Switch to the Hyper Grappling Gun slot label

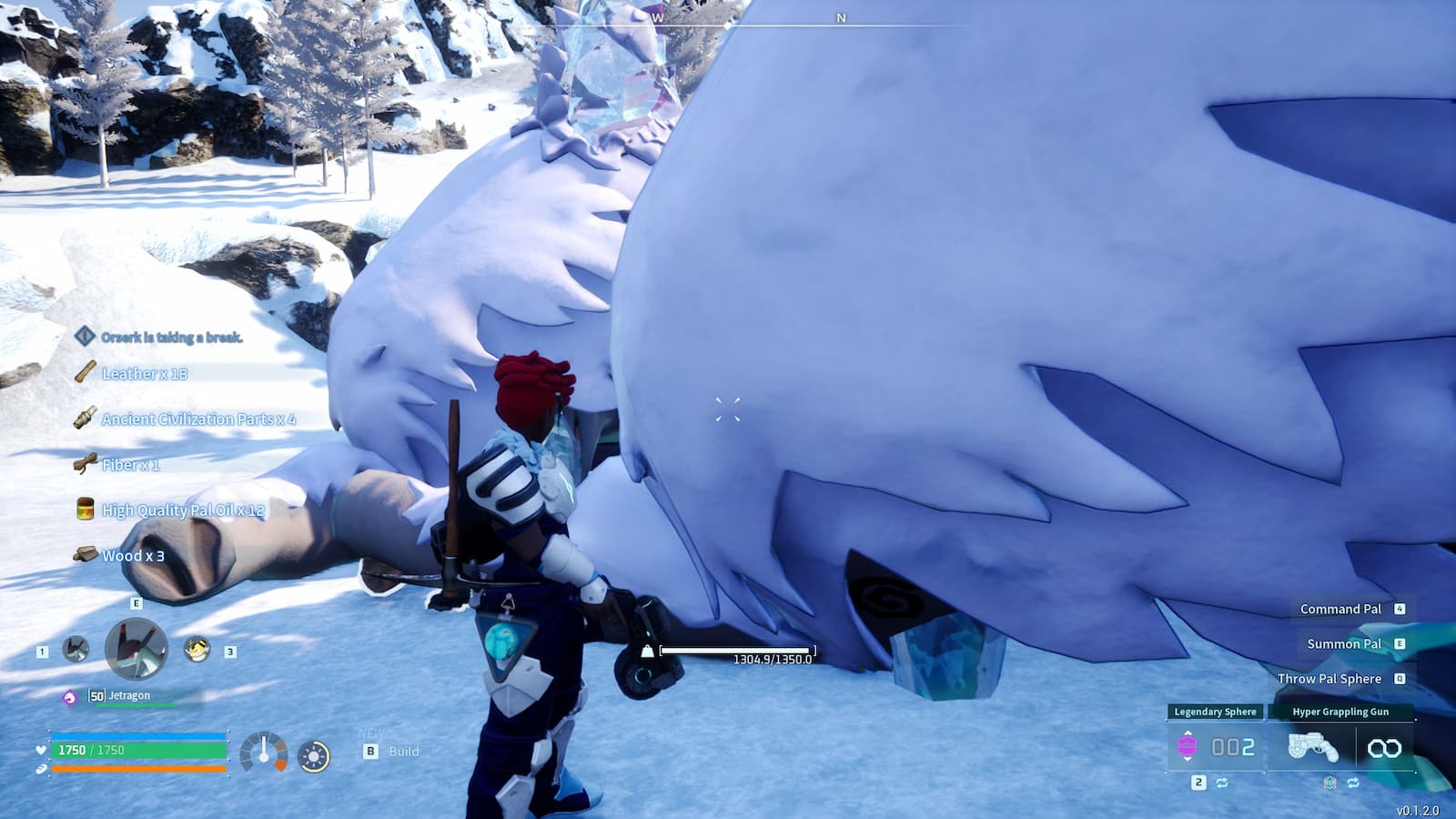(x=1341, y=711)
